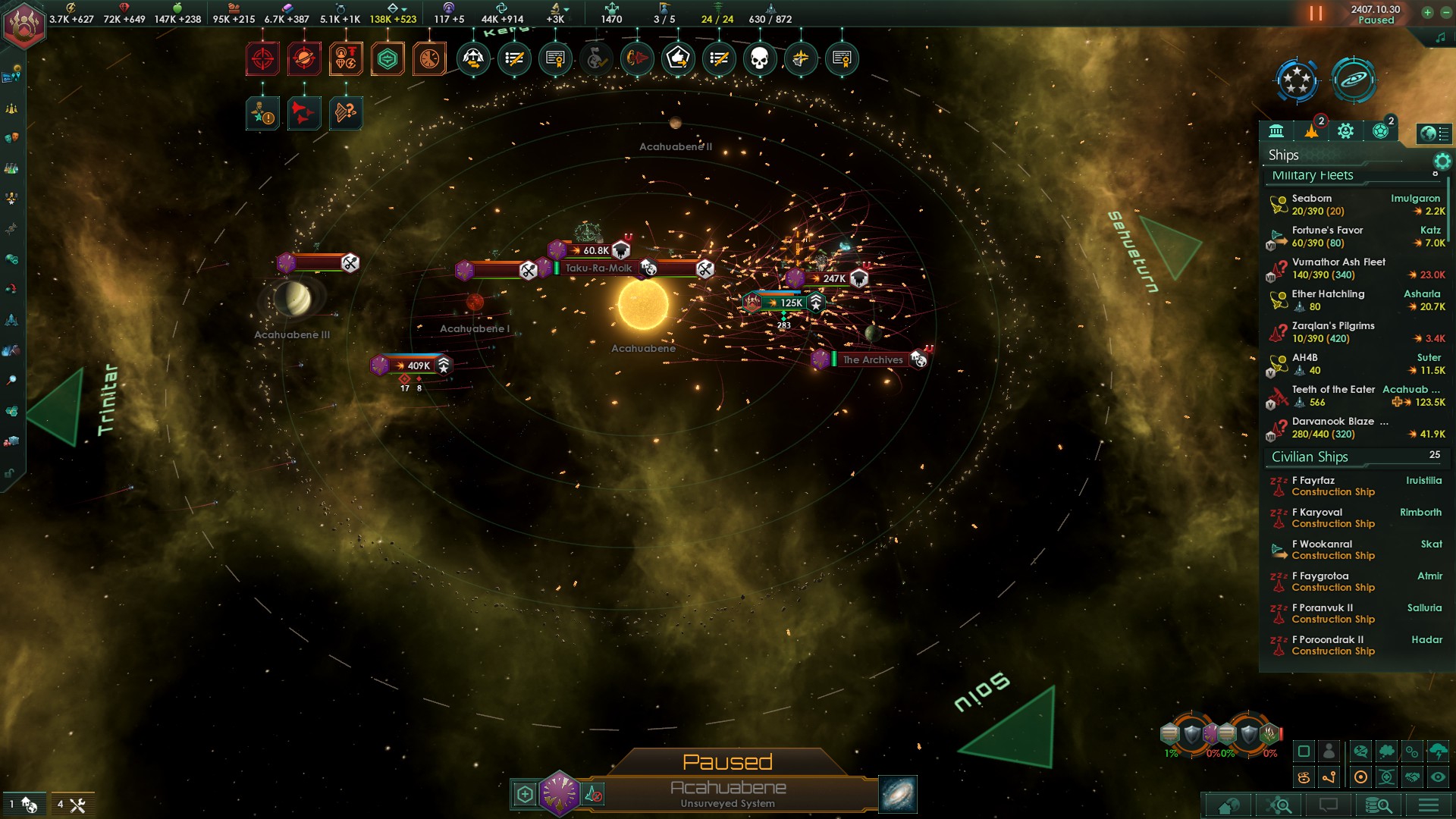Open the galaxy map thumbnail button
The image size is (1456, 819).
pyautogui.click(x=898, y=794)
